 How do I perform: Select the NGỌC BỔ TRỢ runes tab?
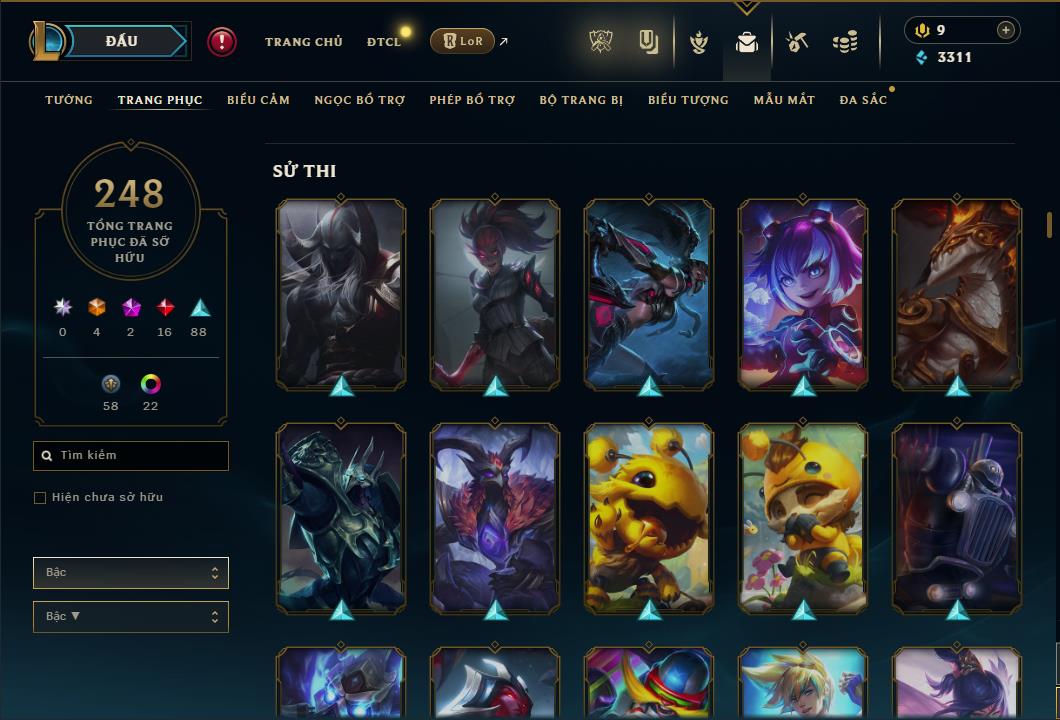tap(359, 100)
